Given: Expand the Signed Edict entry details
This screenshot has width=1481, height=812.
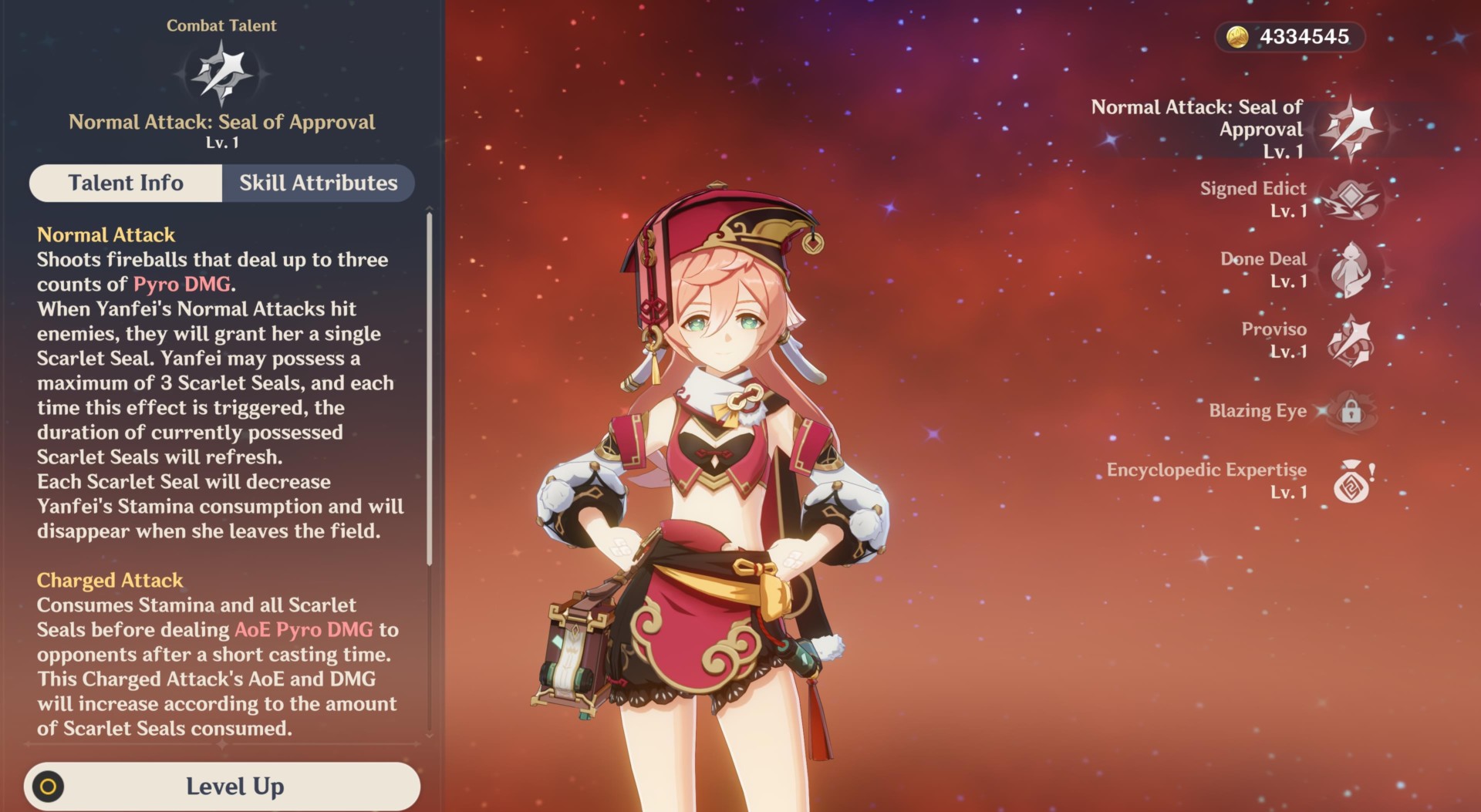Looking at the screenshot, I should [1253, 199].
